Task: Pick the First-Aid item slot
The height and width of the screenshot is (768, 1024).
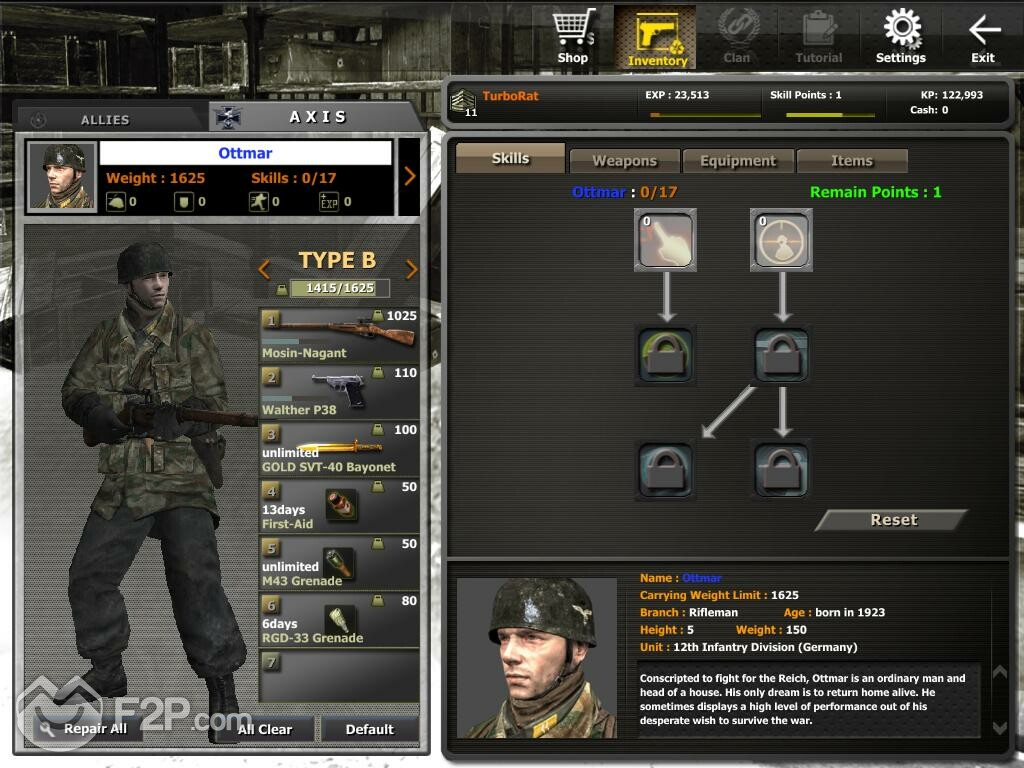Action: (x=339, y=506)
